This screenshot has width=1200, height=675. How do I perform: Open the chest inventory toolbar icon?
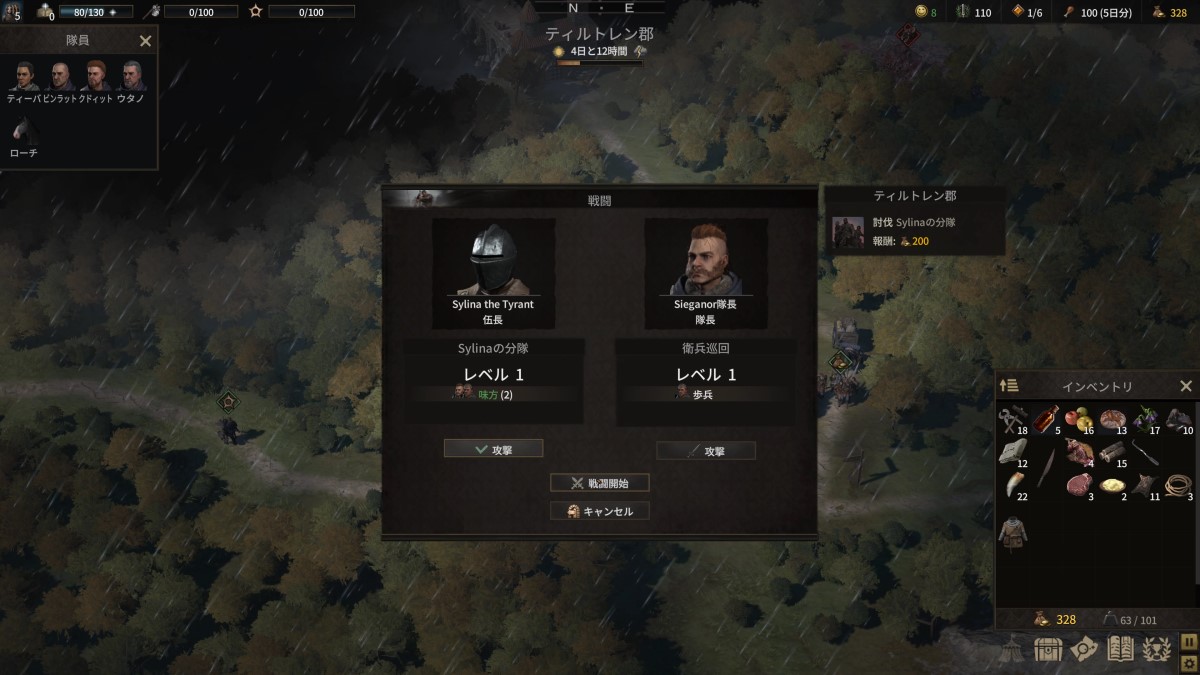click(x=1047, y=650)
